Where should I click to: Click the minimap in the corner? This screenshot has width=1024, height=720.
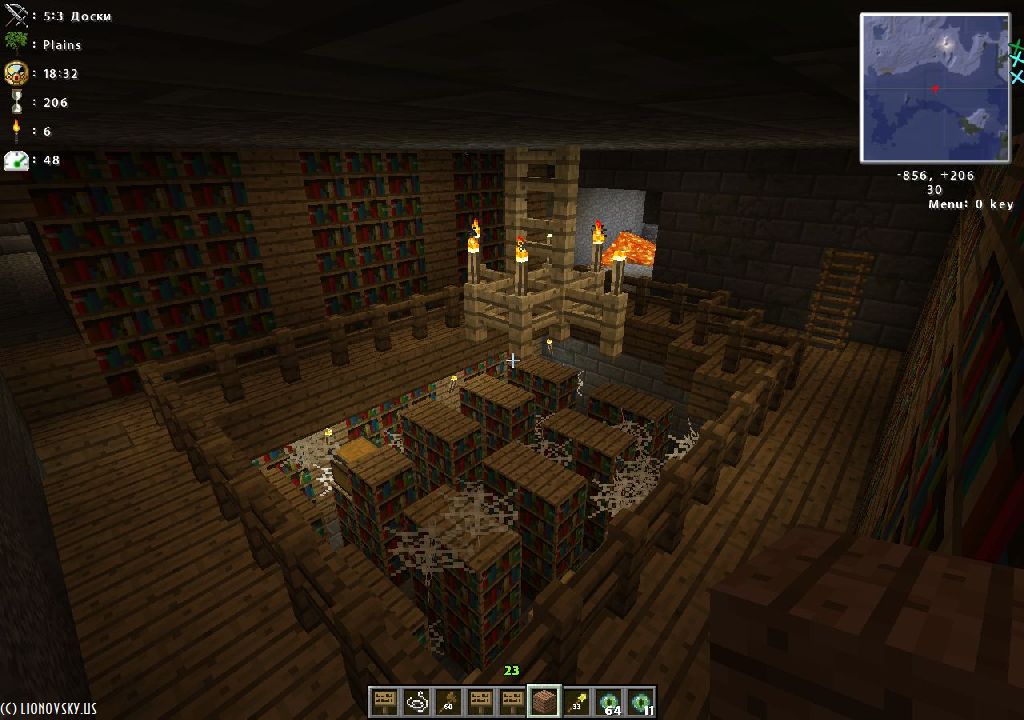pos(936,88)
